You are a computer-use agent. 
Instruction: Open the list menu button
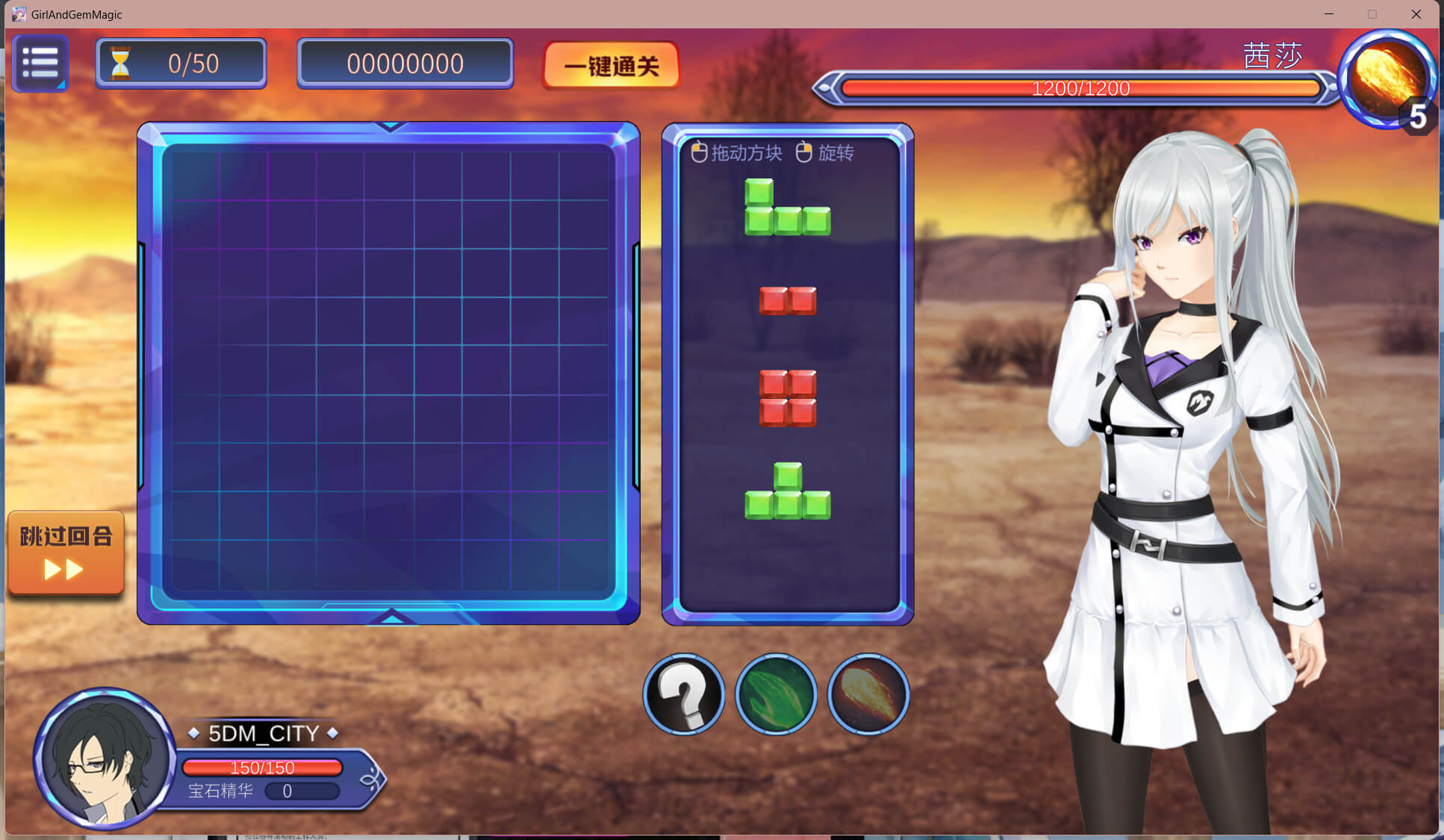[x=40, y=63]
